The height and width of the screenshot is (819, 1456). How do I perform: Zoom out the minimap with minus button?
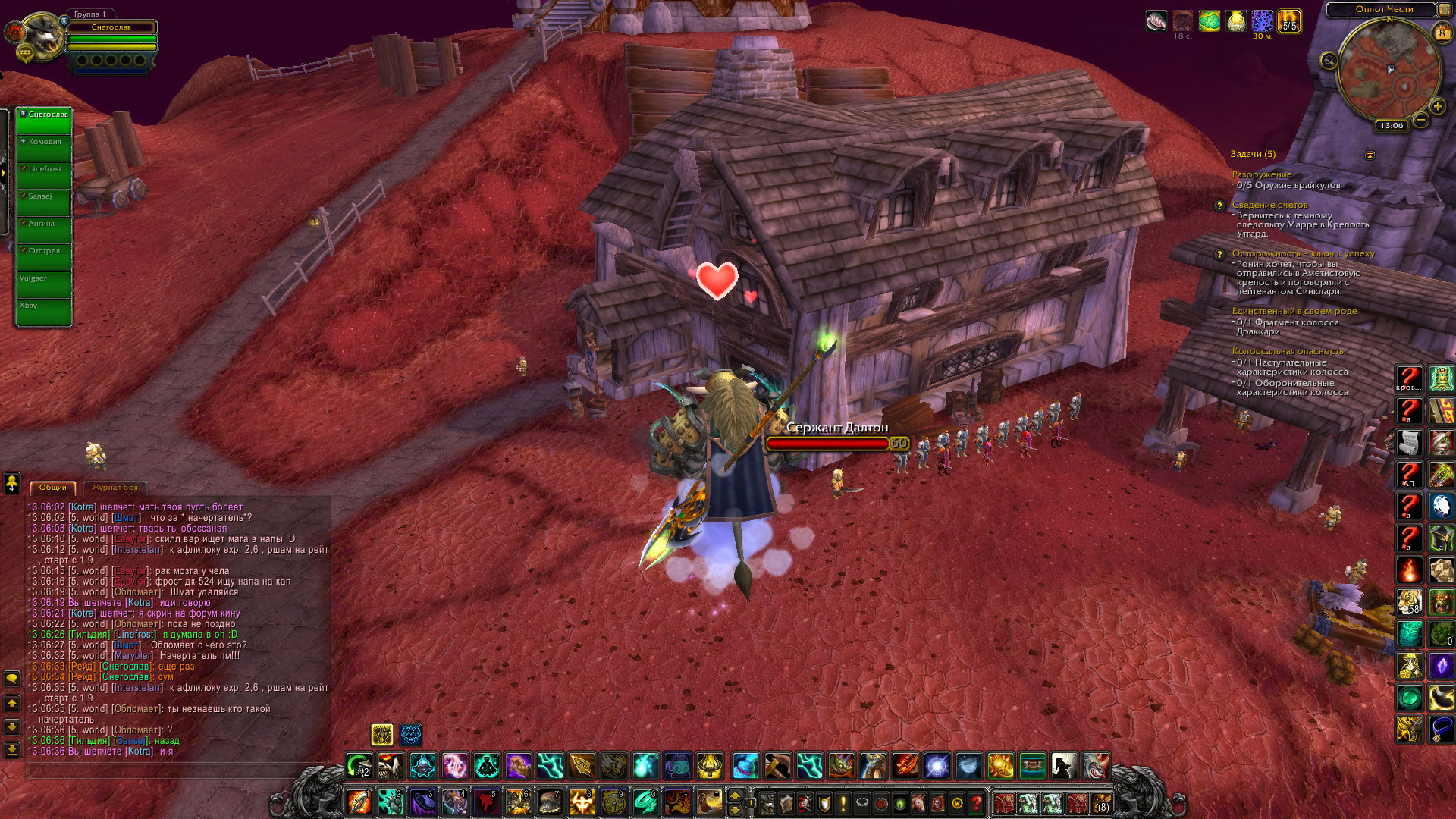(1421, 120)
